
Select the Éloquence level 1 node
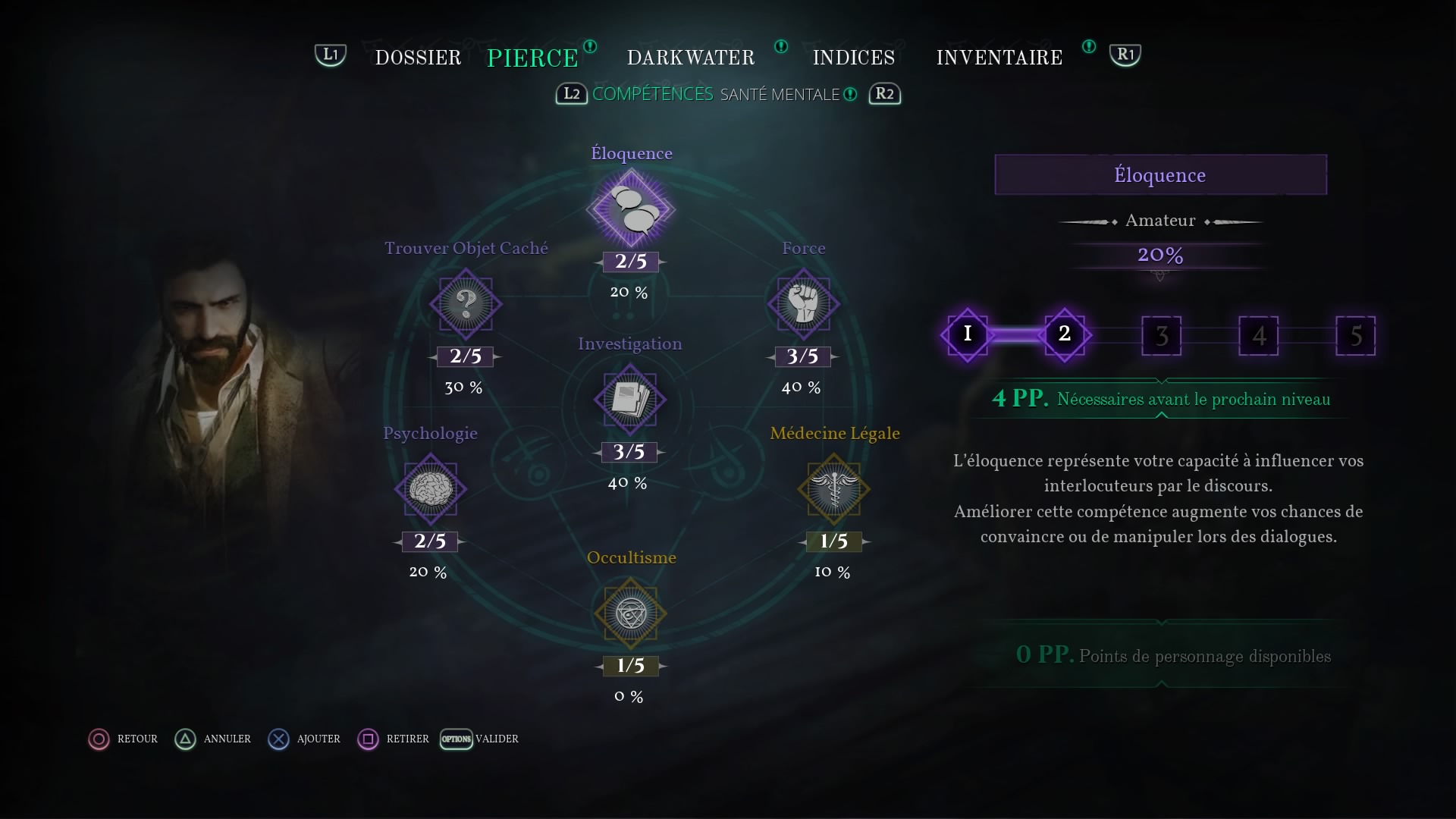click(x=967, y=334)
